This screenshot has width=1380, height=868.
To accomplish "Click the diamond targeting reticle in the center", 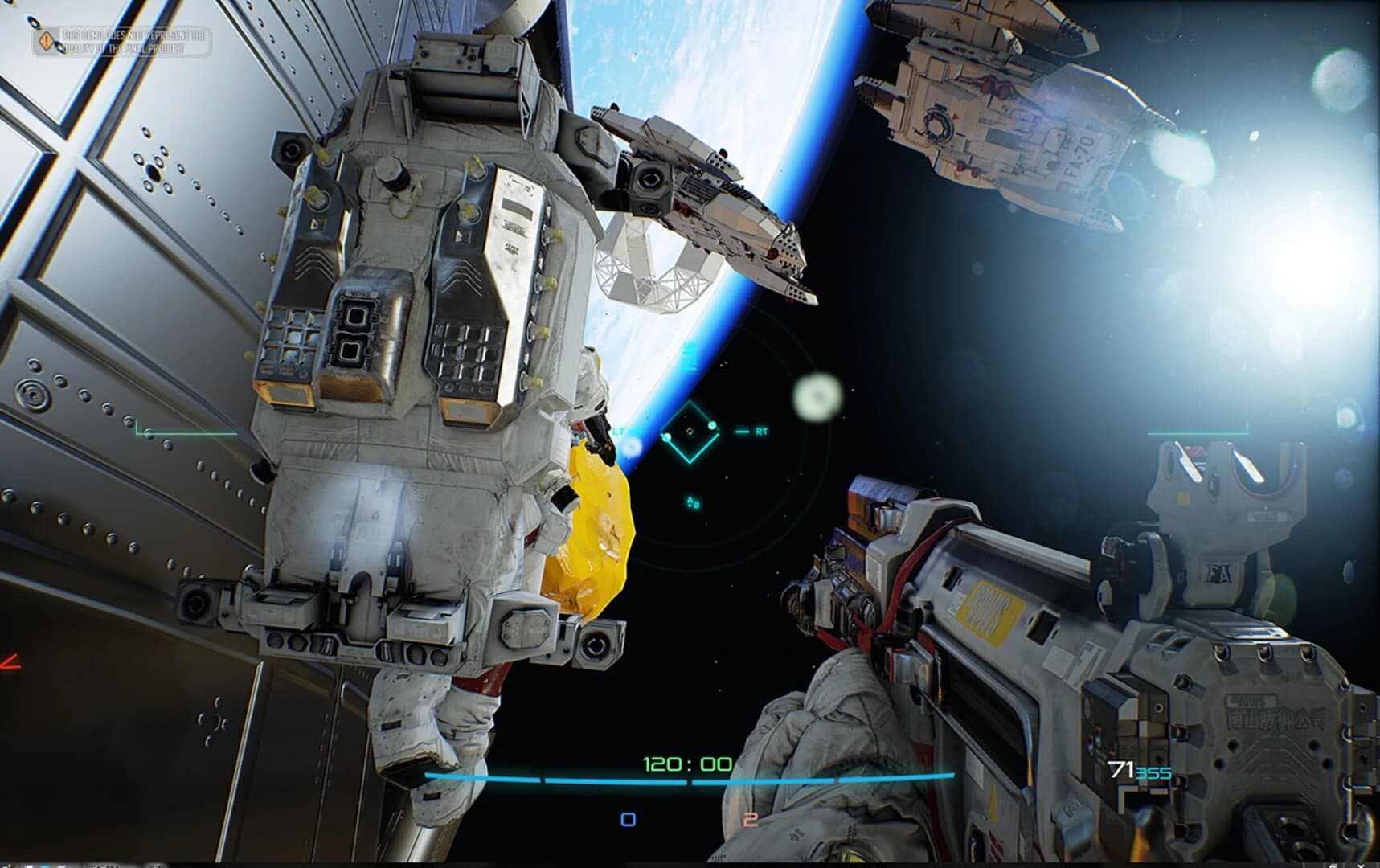I will [690, 432].
